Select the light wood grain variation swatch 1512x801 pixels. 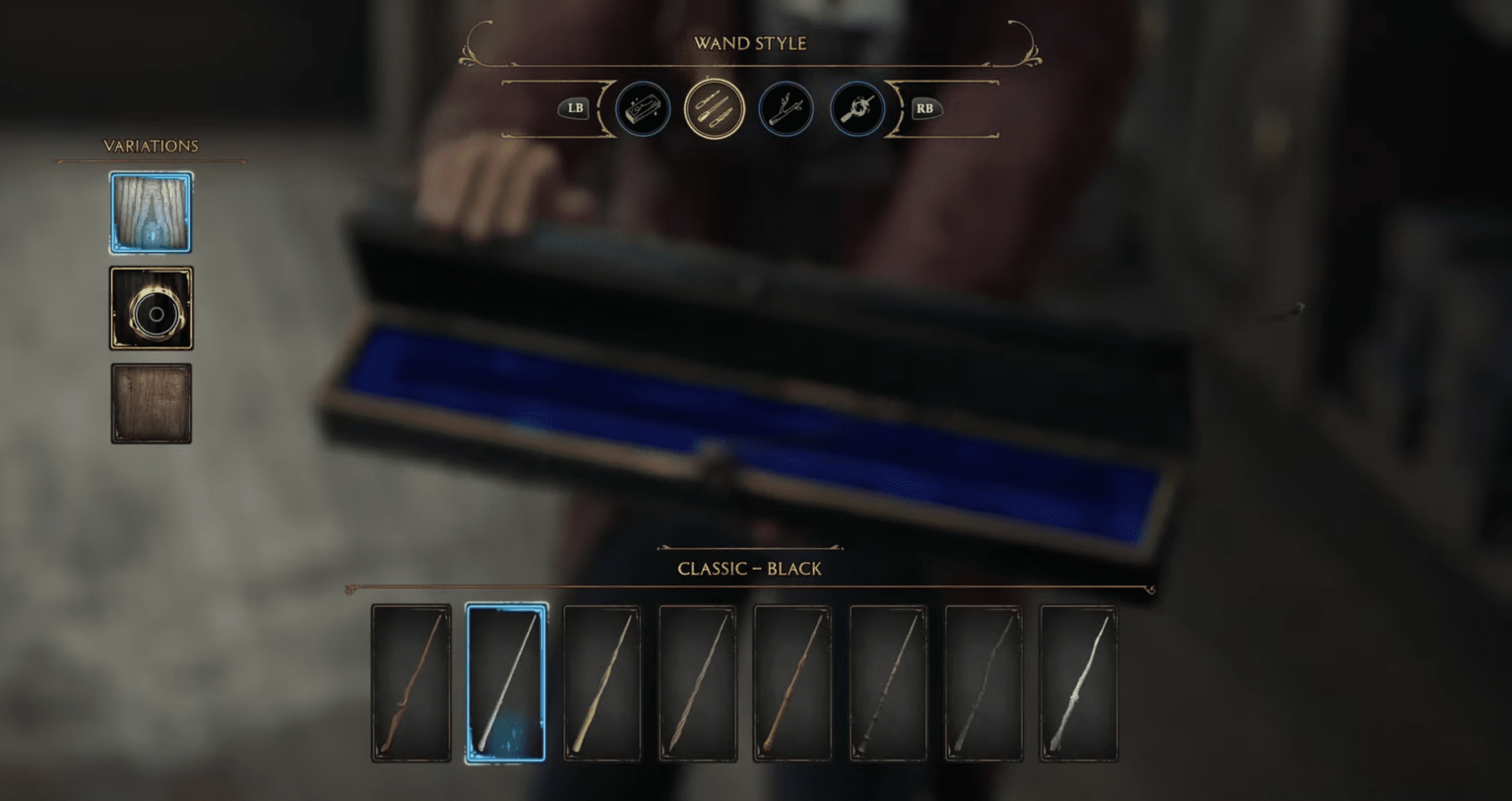(x=151, y=212)
